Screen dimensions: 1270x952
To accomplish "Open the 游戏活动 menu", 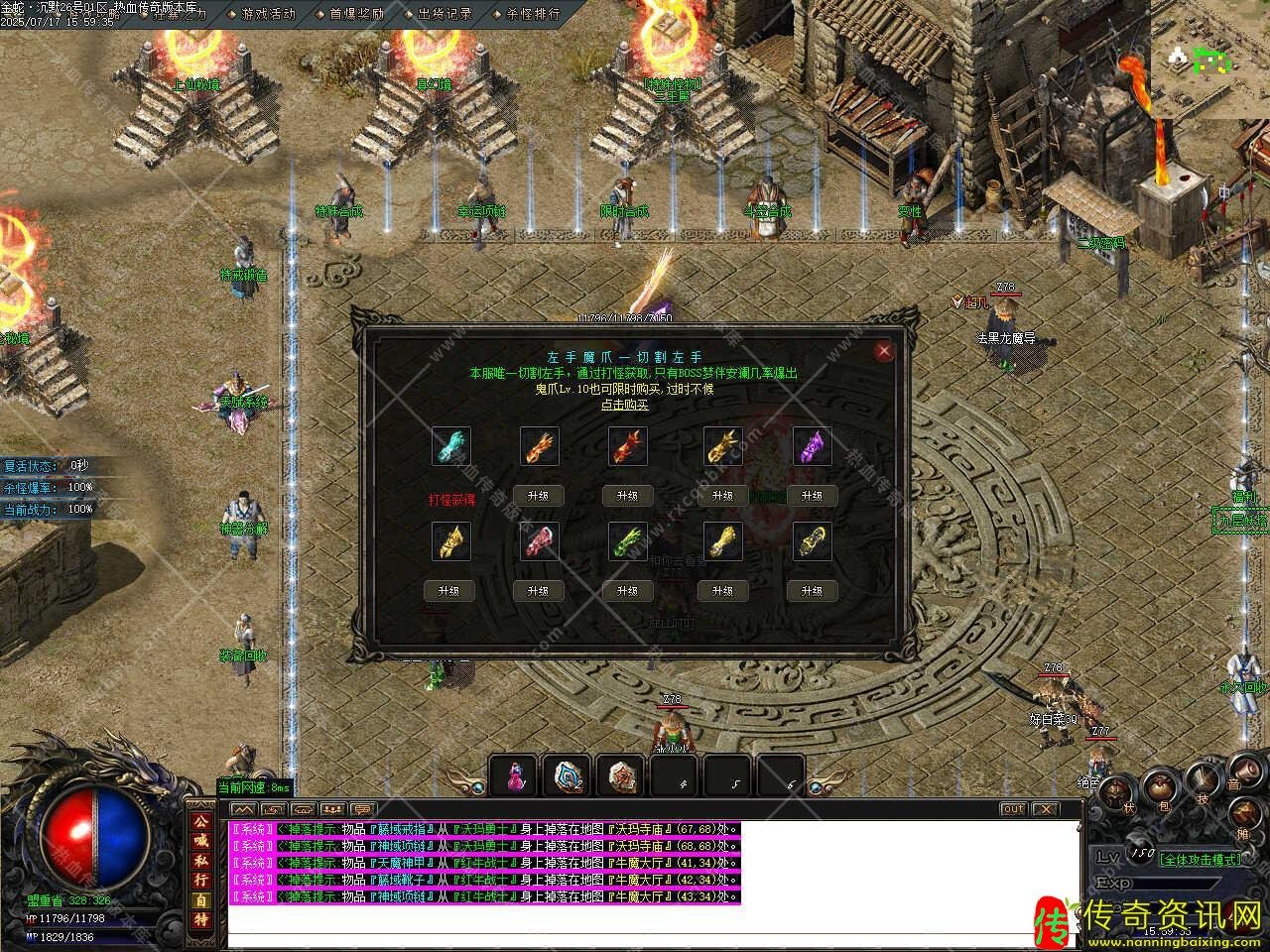I will point(268,14).
